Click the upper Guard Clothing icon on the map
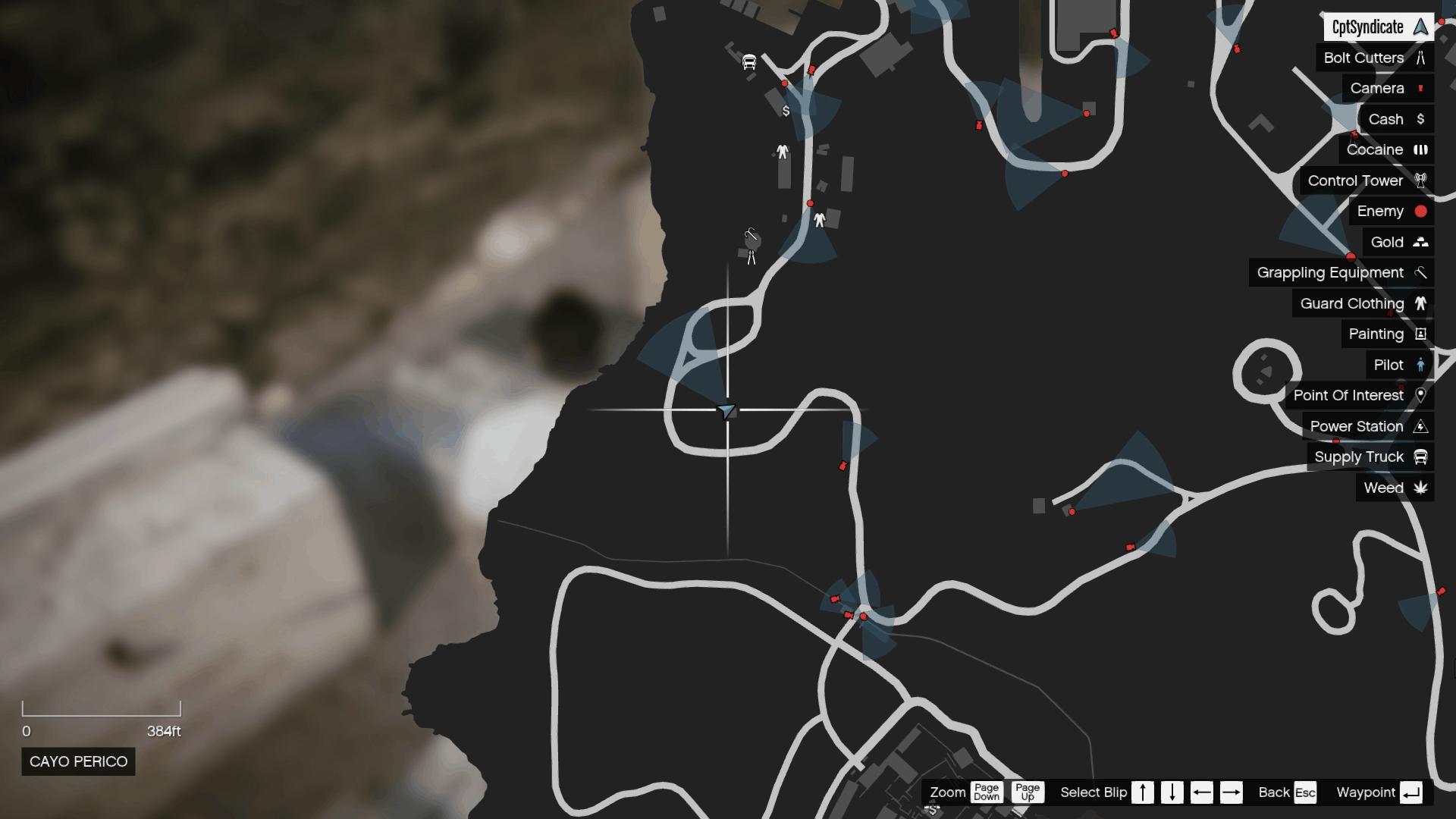The height and width of the screenshot is (819, 1456). click(781, 152)
